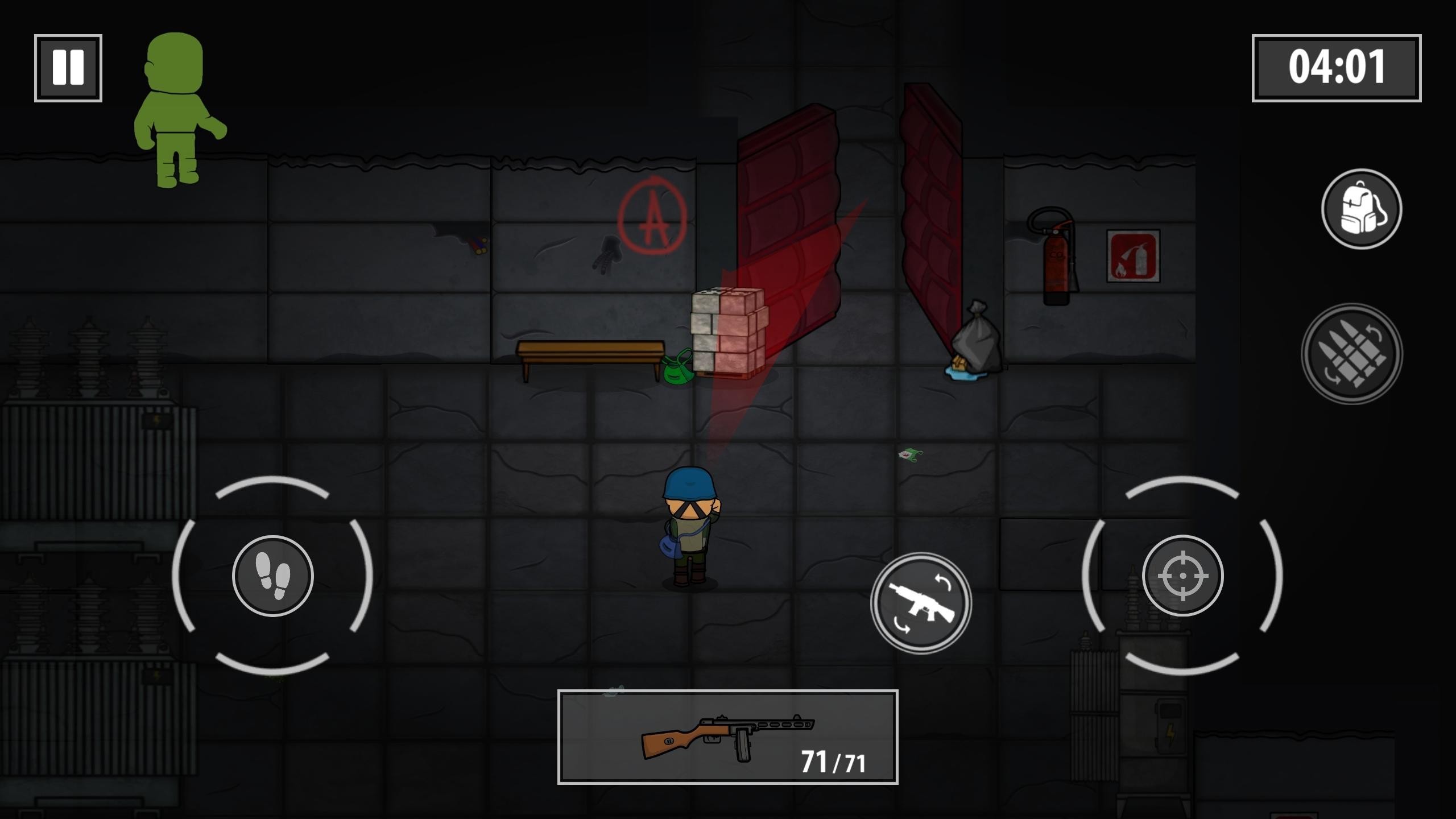Open the backpack inventory
Viewport: 1456px width, 819px height.
pos(1362,209)
